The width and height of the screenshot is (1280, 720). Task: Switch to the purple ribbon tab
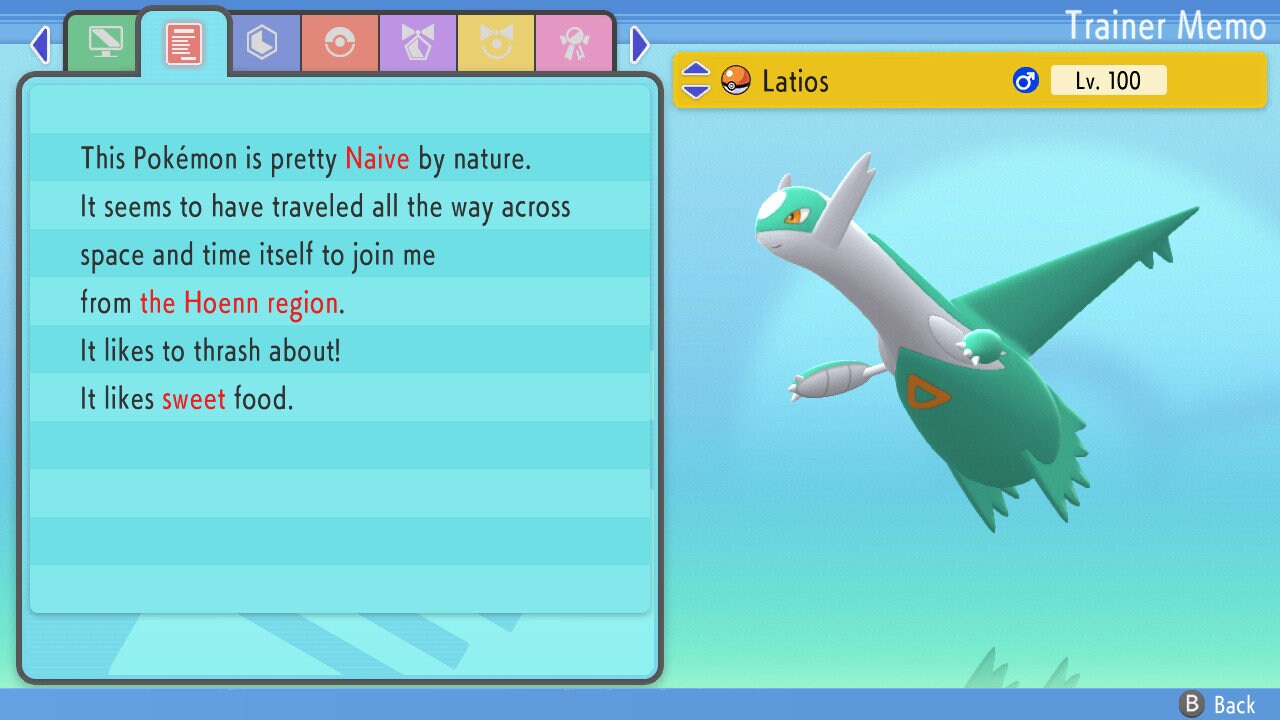[418, 43]
